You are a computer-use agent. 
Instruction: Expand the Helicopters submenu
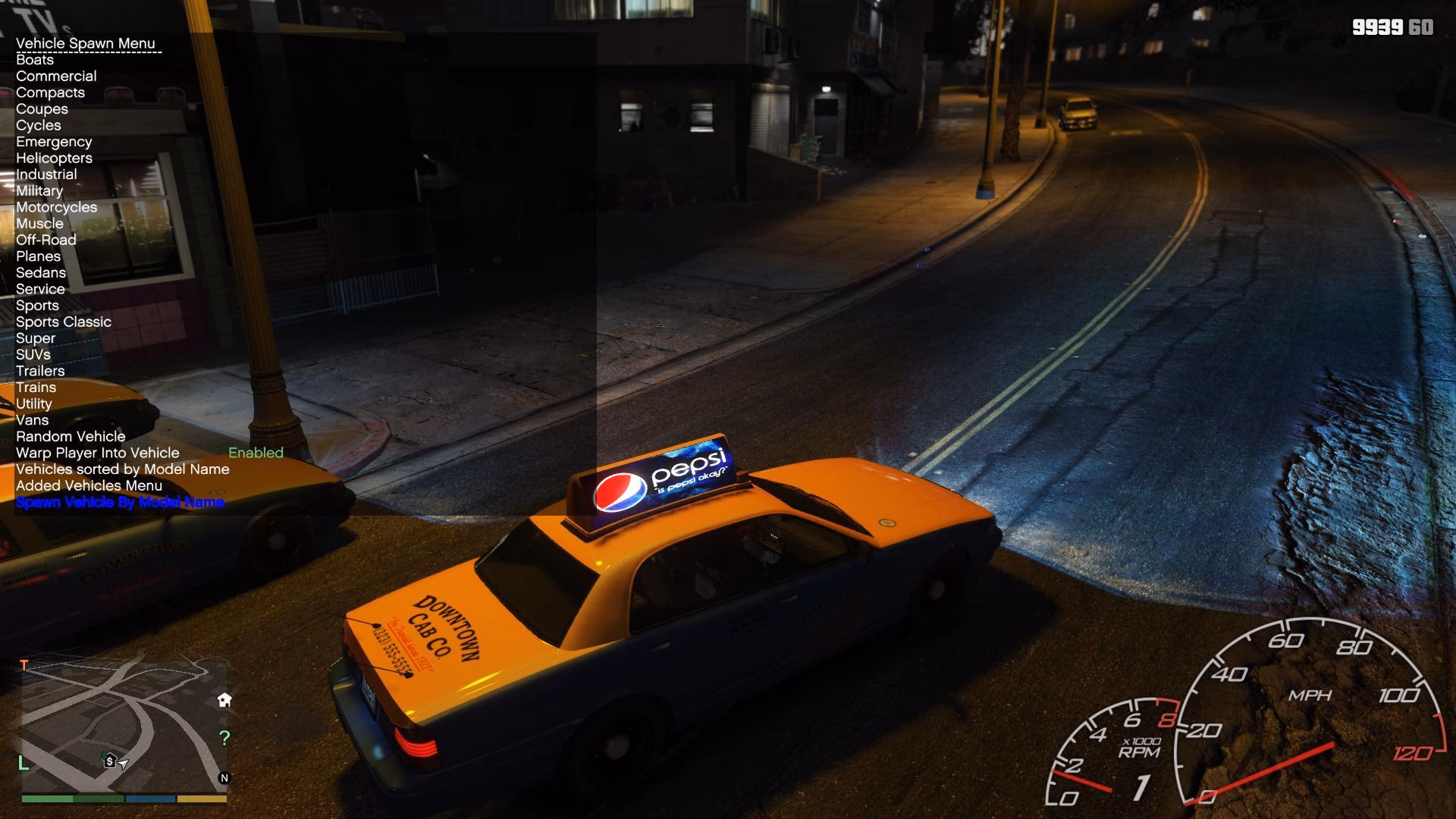(x=55, y=158)
